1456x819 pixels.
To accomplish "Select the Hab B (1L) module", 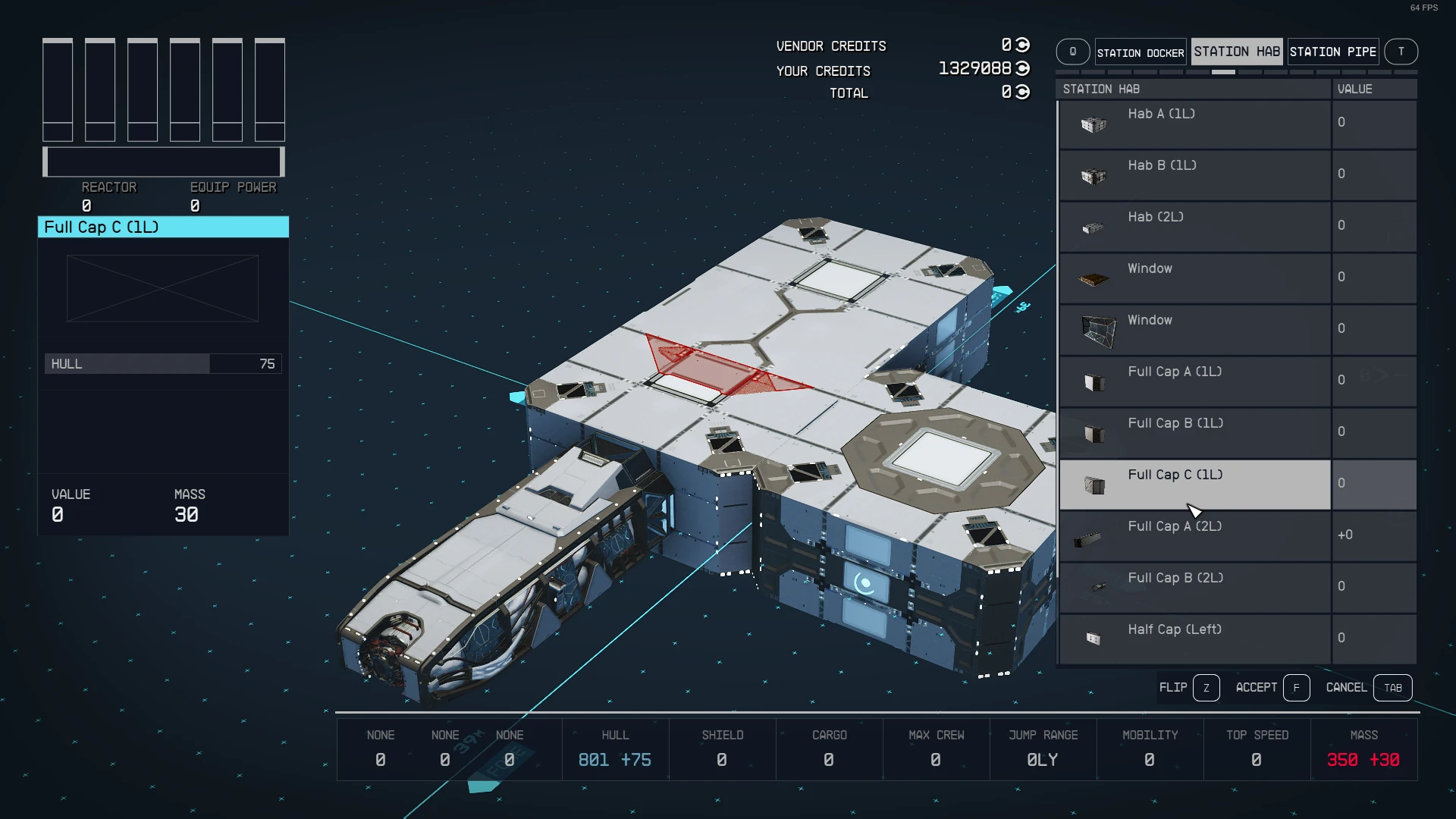I will [1194, 174].
